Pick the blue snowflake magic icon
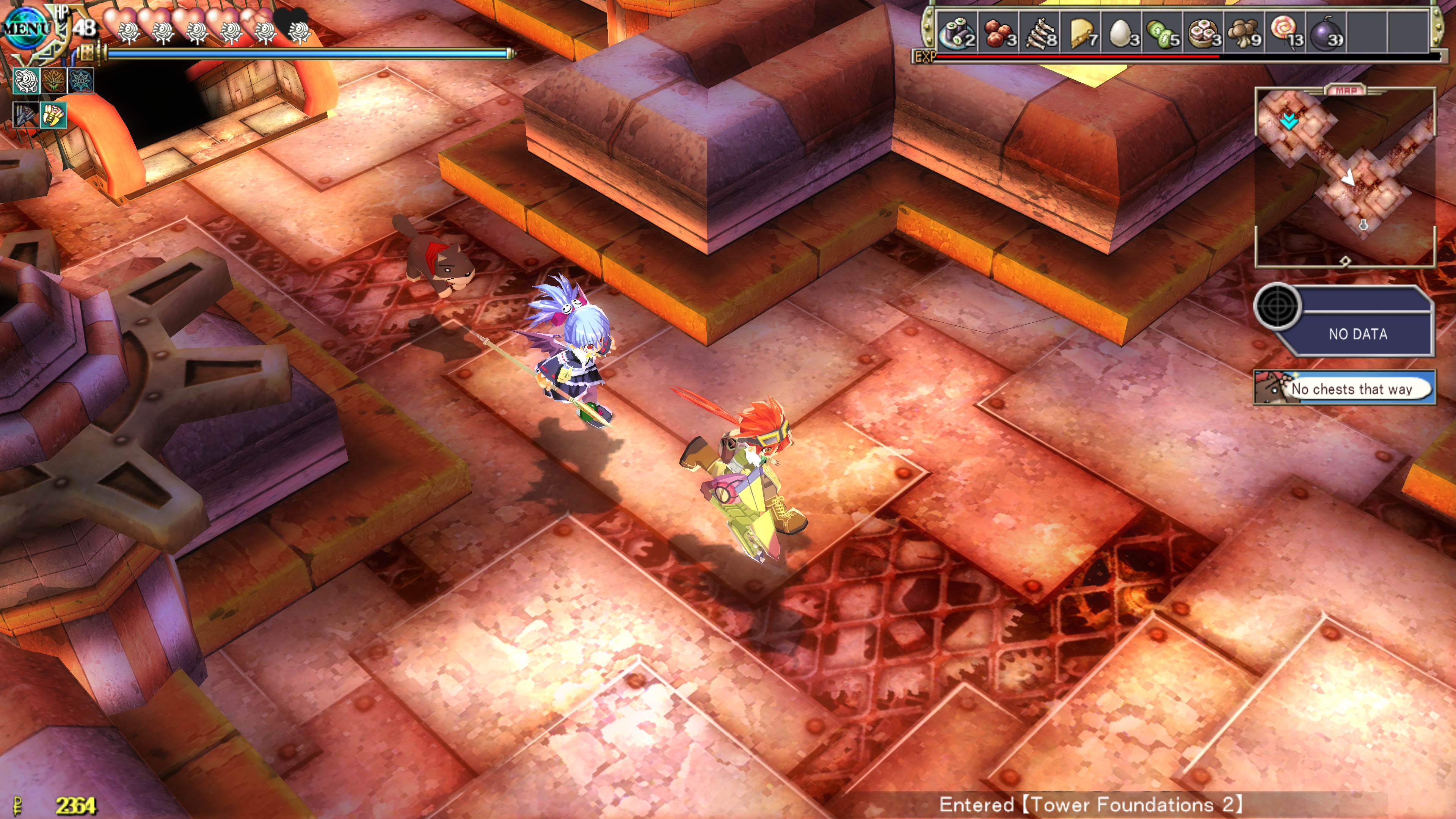 point(81,81)
